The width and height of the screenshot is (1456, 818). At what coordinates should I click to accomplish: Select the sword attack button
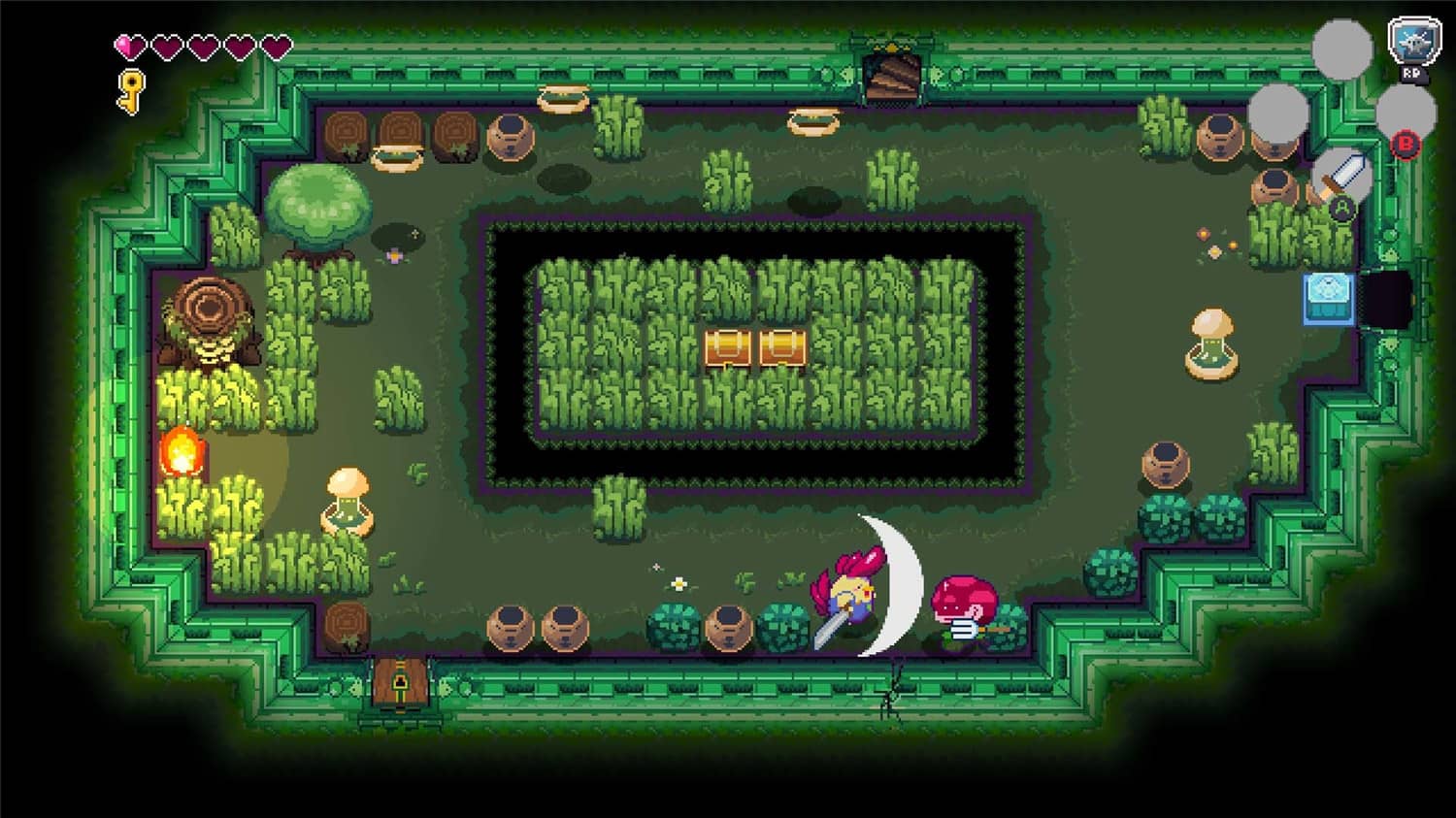pyautogui.click(x=1343, y=178)
